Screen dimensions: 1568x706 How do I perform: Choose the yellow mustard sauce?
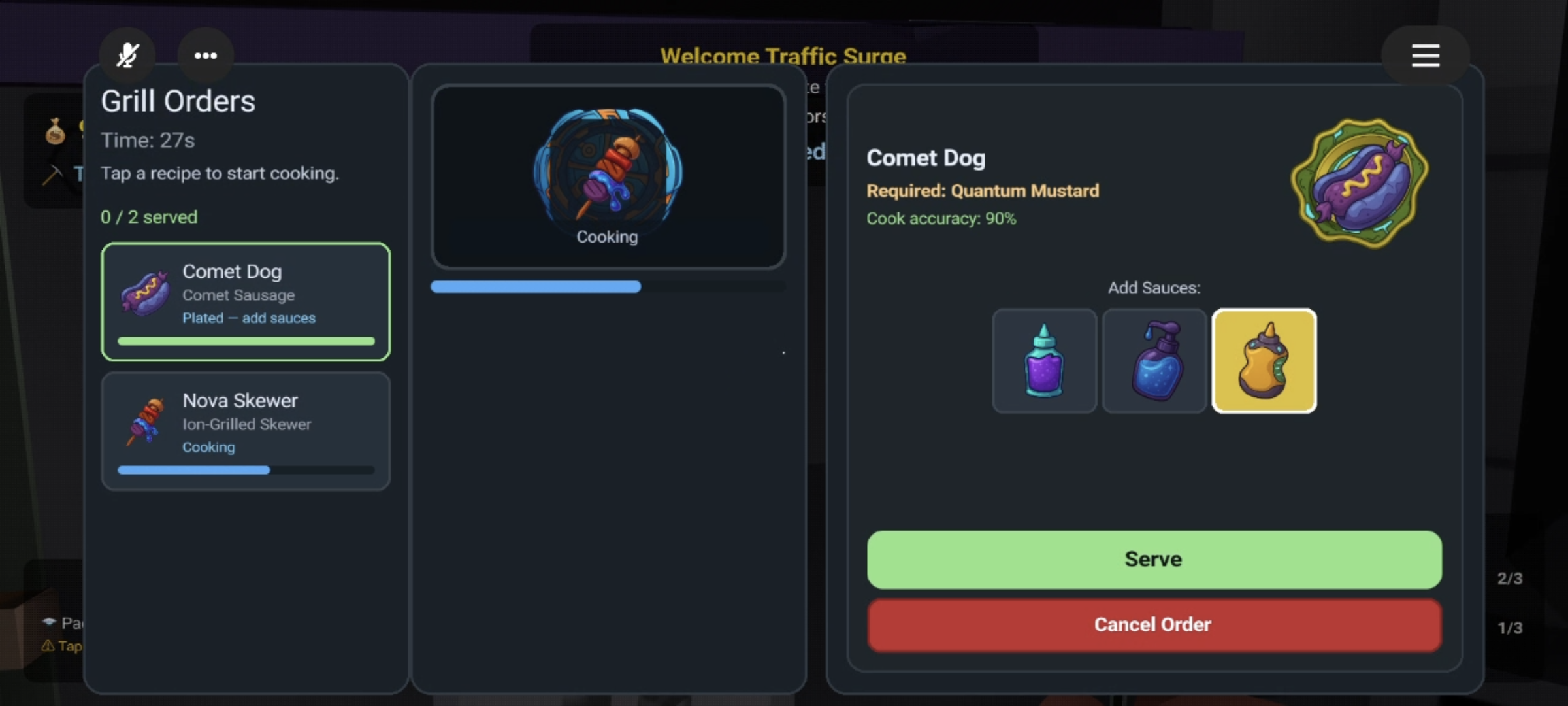pos(1264,361)
